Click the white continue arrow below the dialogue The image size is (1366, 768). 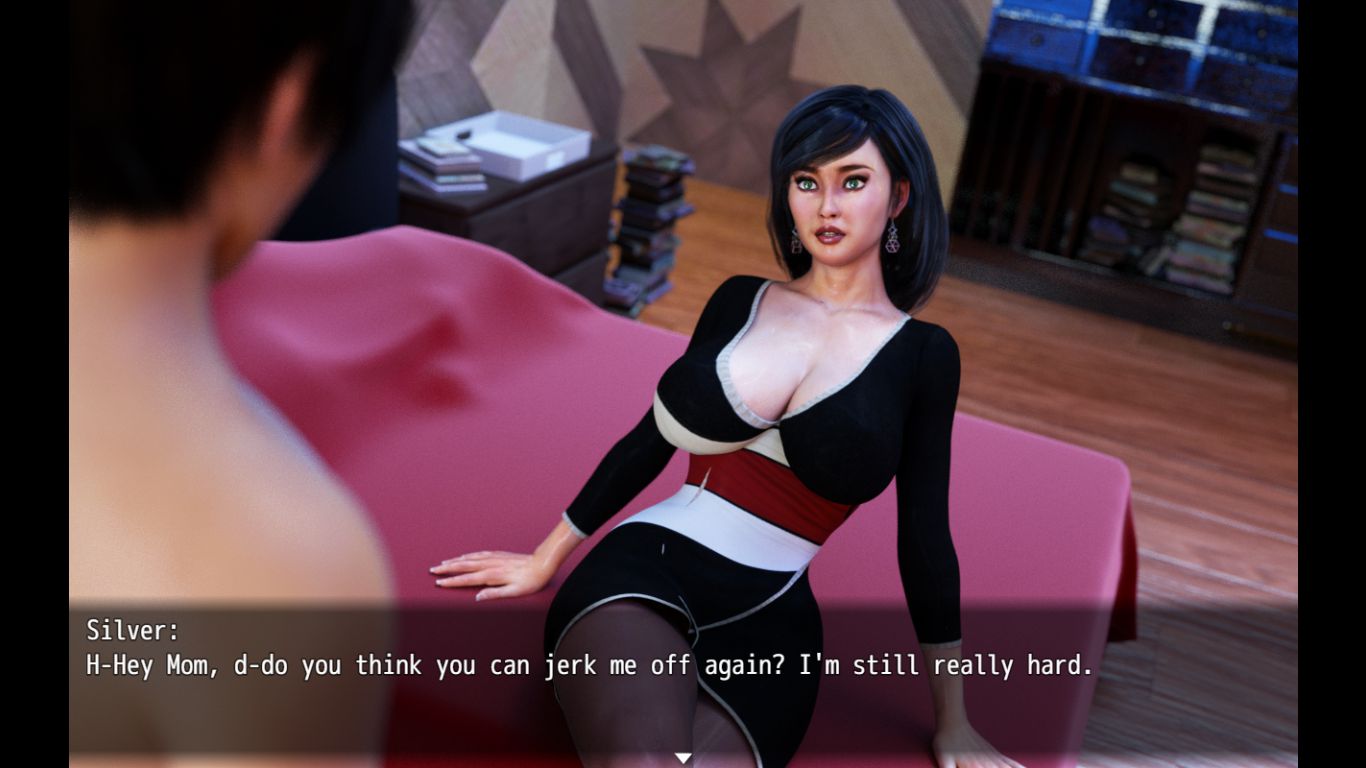[683, 758]
